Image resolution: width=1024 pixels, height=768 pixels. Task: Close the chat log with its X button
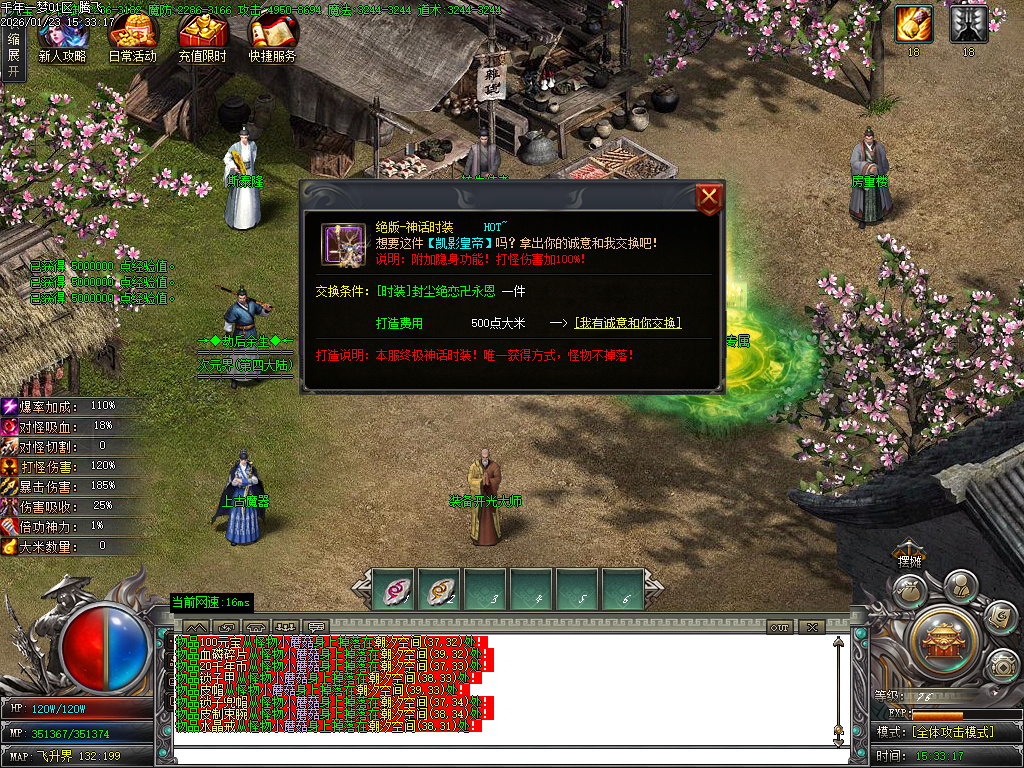click(x=811, y=627)
